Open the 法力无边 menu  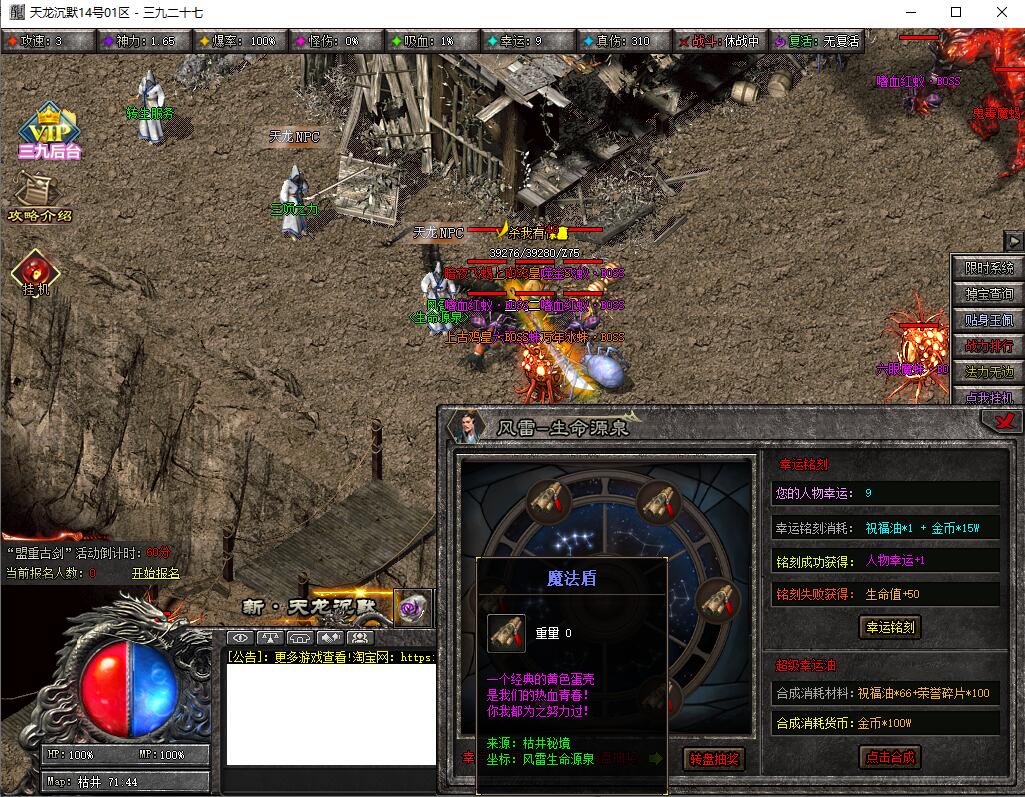point(989,372)
